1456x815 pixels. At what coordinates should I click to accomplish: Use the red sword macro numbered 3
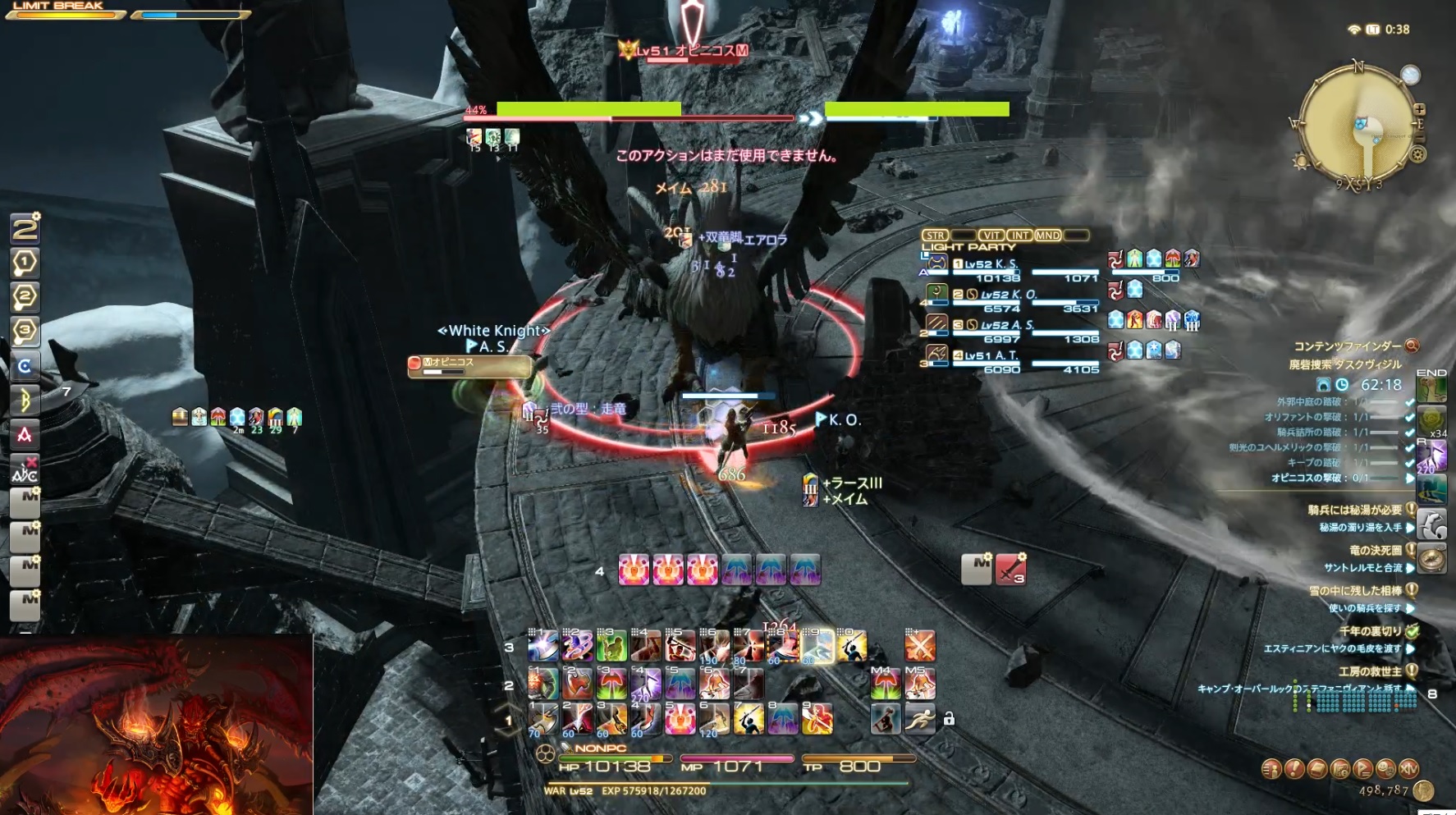1011,569
